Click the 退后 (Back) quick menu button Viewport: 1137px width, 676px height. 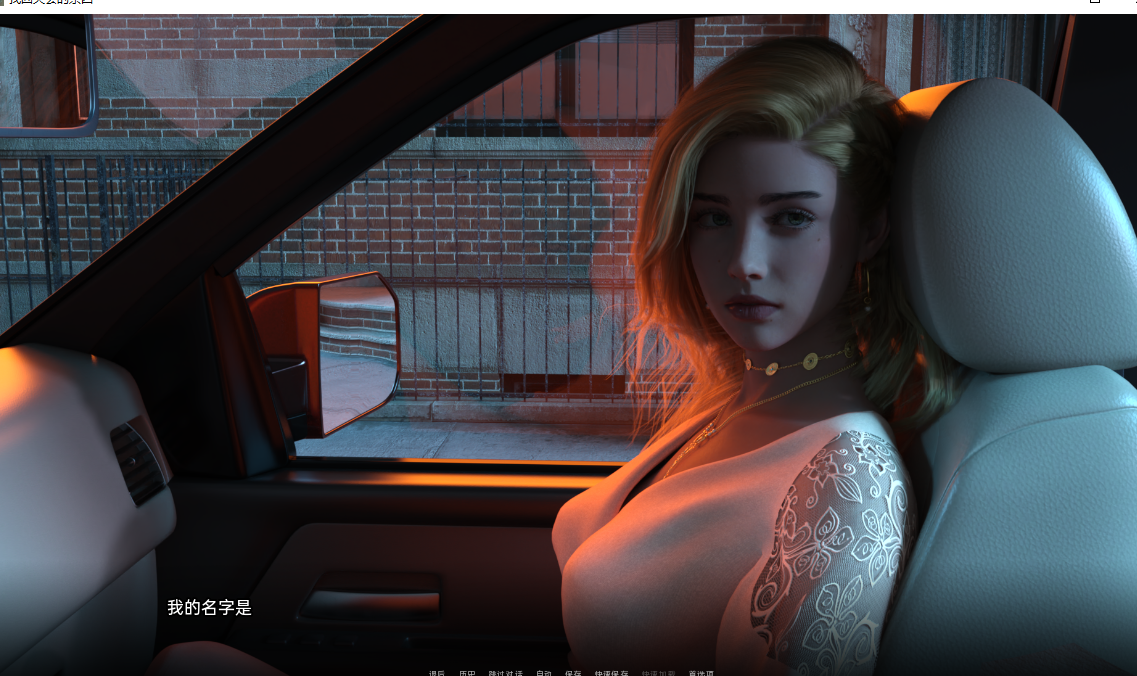(437, 673)
